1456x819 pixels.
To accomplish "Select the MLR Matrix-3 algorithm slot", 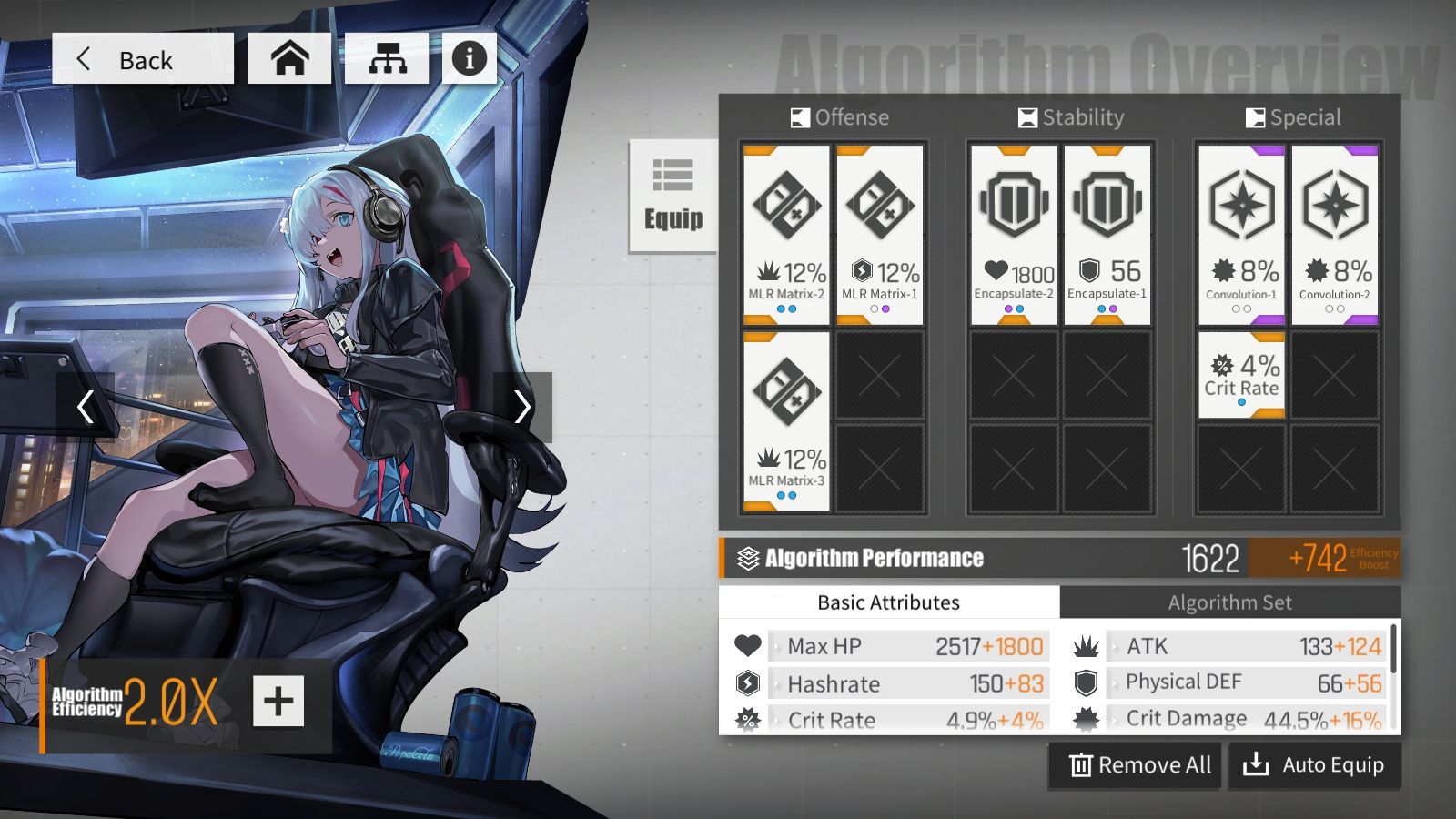I will 786,421.
